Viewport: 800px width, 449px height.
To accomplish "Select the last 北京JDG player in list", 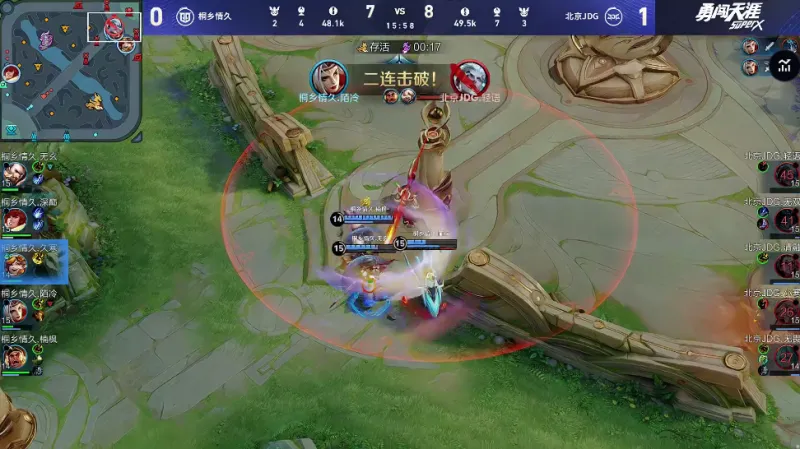I will pyautogui.click(x=786, y=357).
